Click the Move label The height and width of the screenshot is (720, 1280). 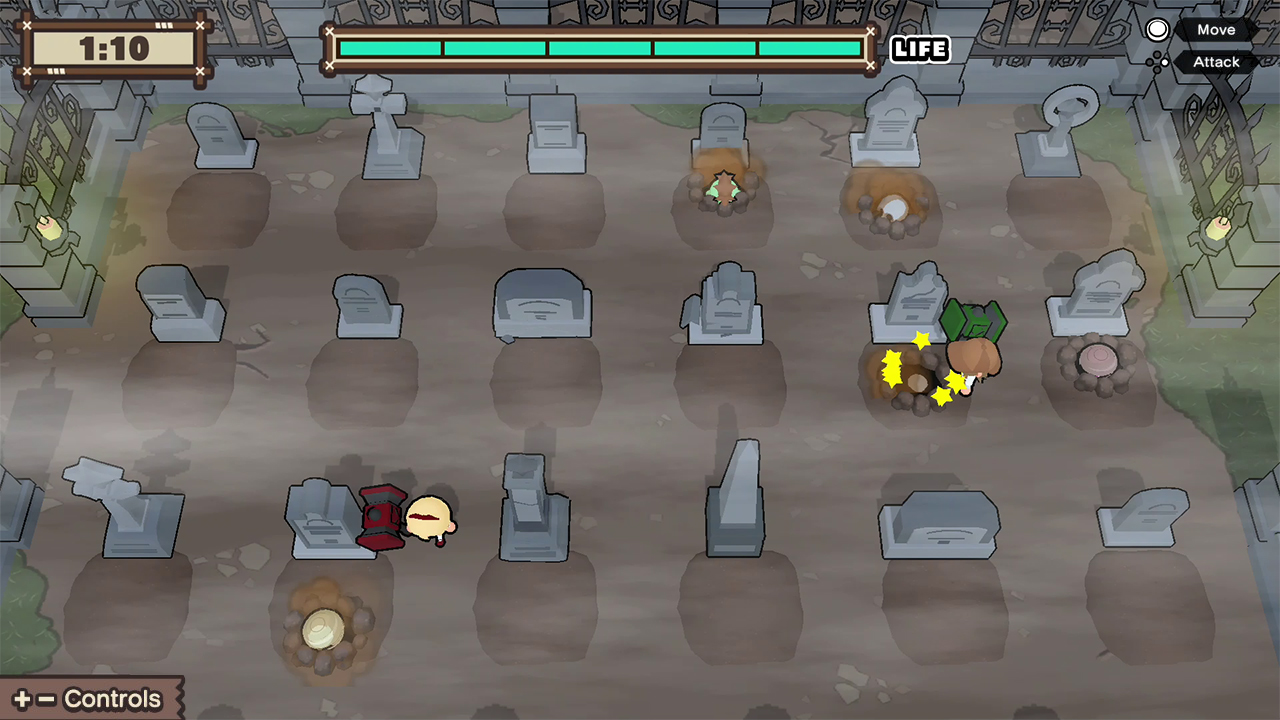[1215, 30]
